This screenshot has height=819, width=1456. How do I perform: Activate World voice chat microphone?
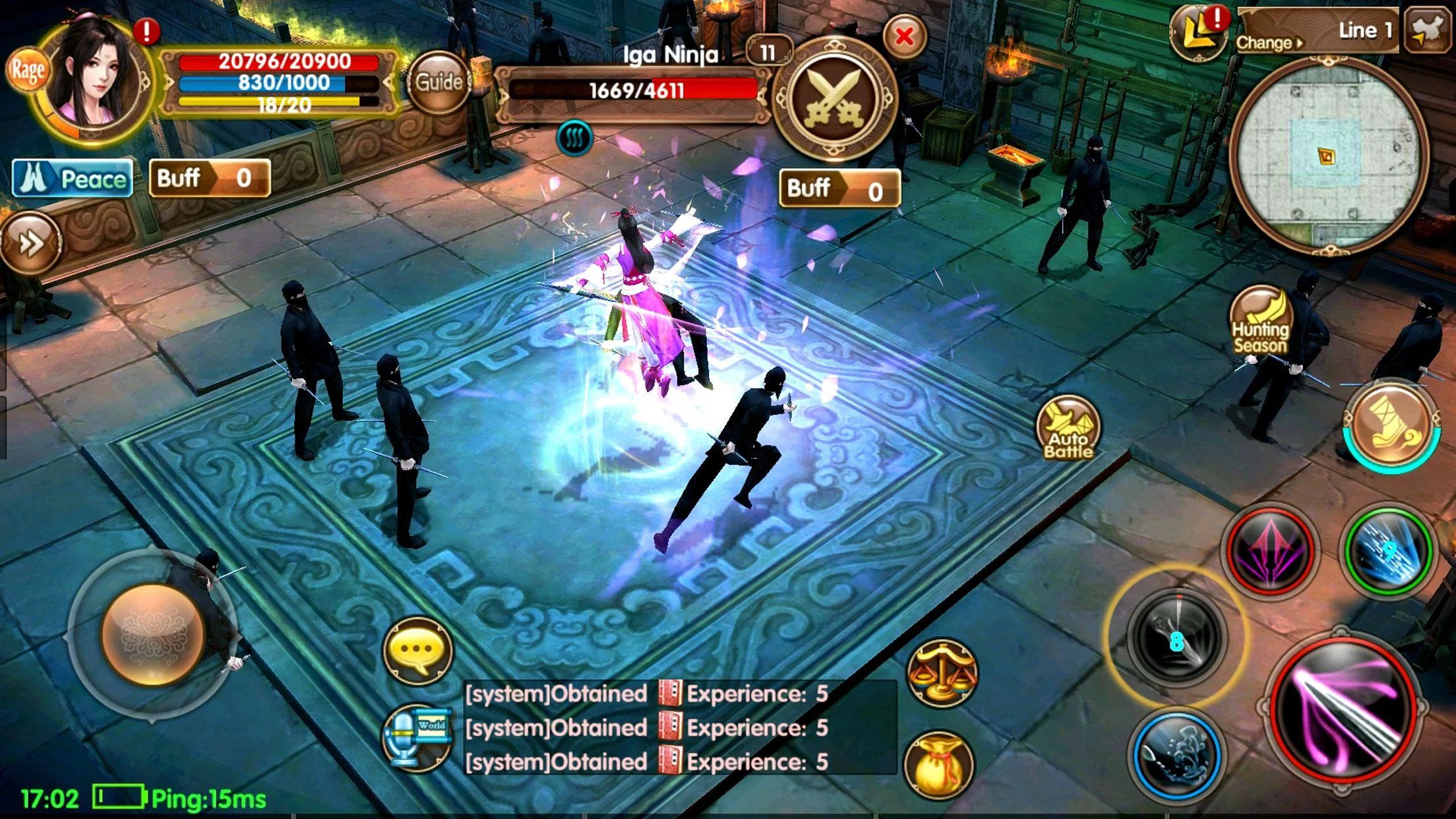[417, 737]
